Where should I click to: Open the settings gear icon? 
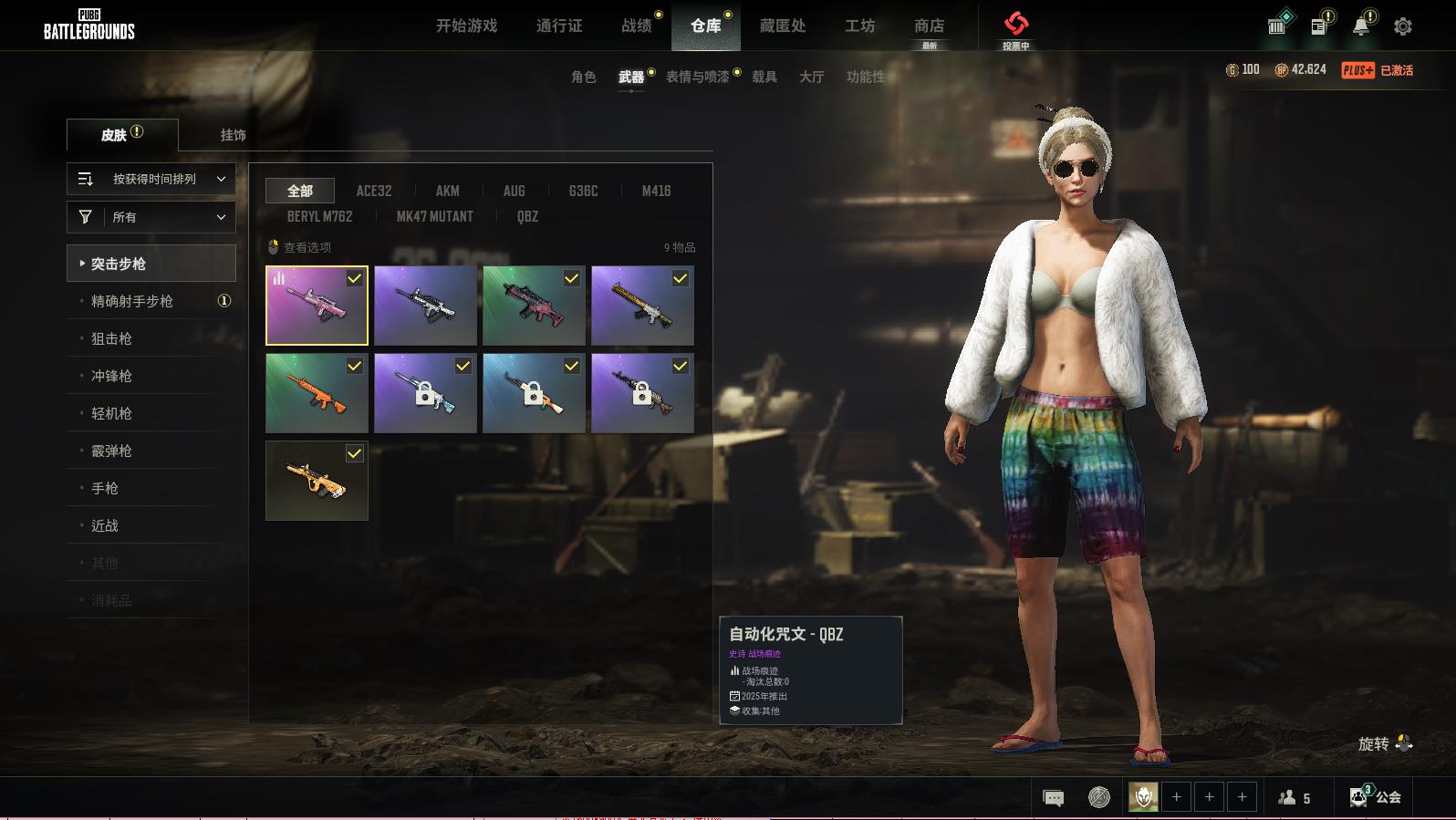coord(1402,26)
